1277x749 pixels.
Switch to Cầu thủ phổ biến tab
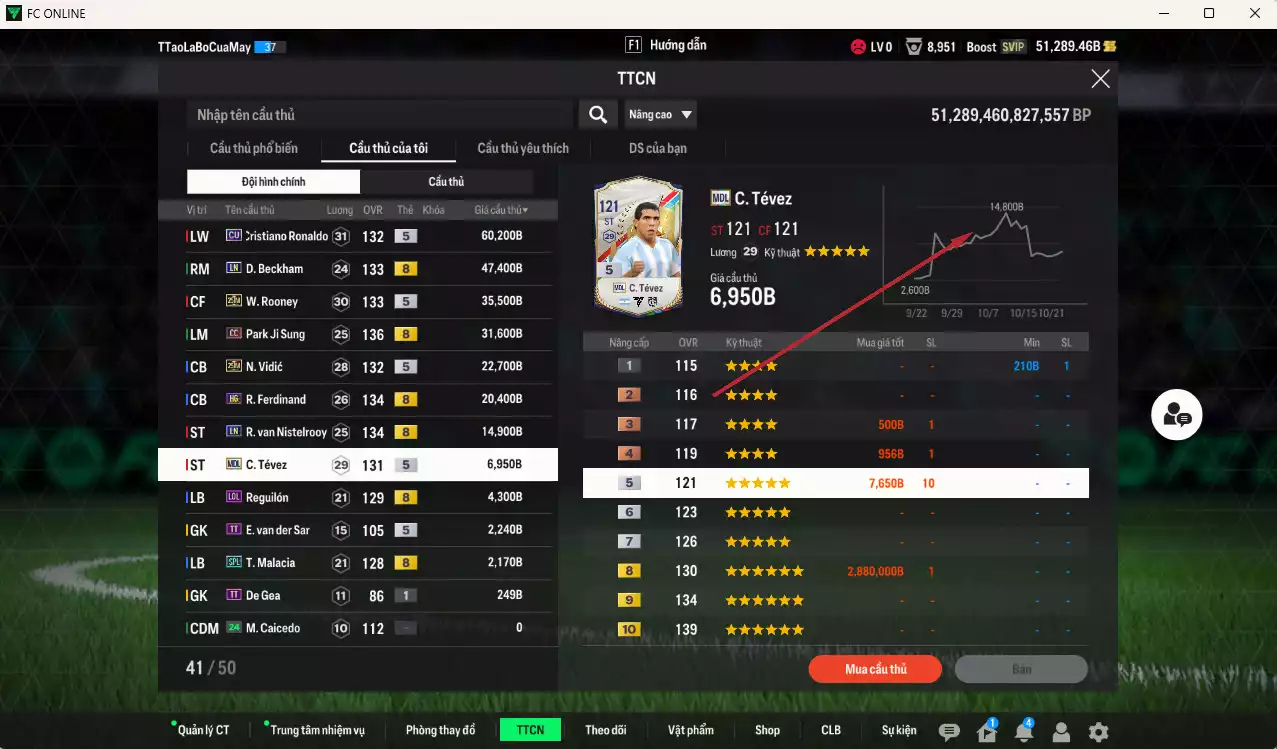[x=254, y=148]
